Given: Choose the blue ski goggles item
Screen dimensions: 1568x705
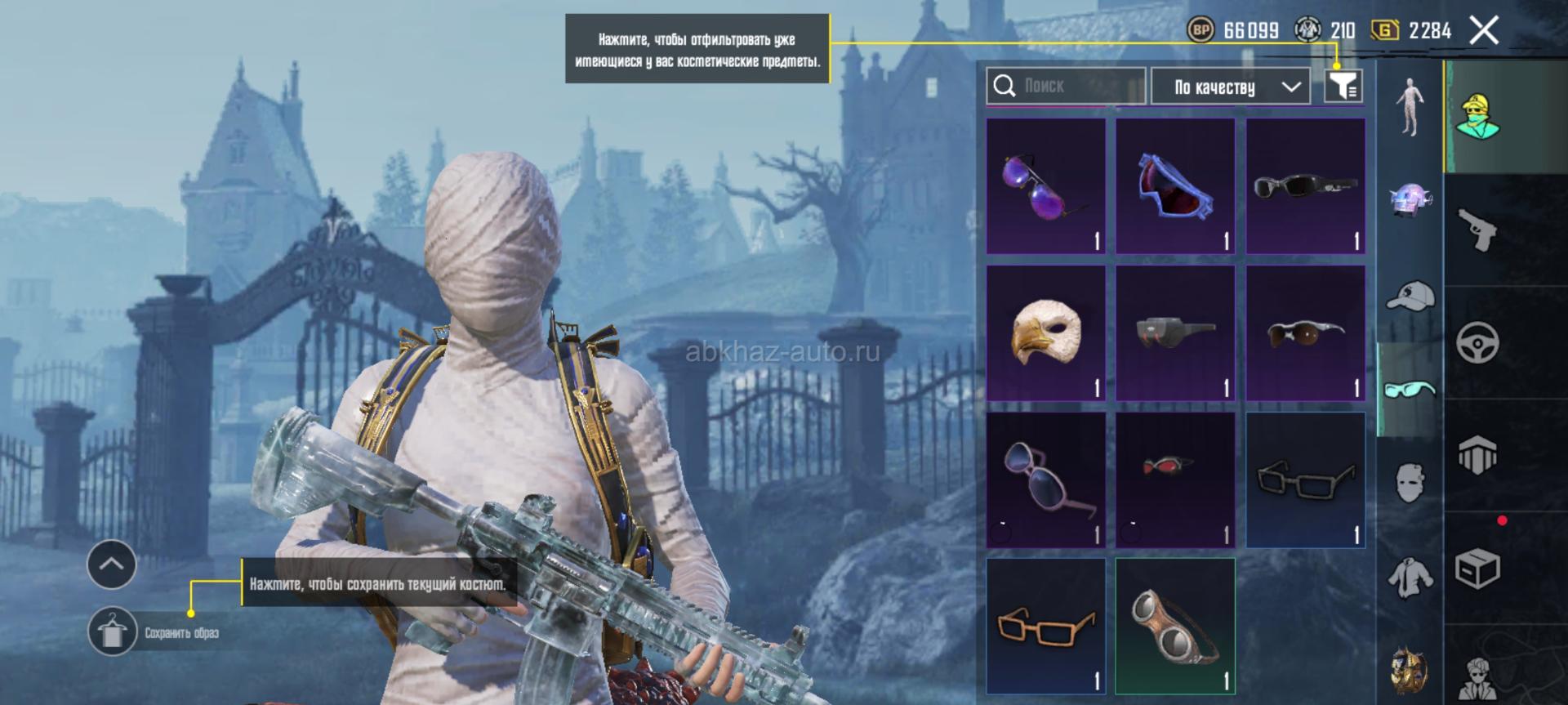Looking at the screenshot, I should tap(1175, 186).
